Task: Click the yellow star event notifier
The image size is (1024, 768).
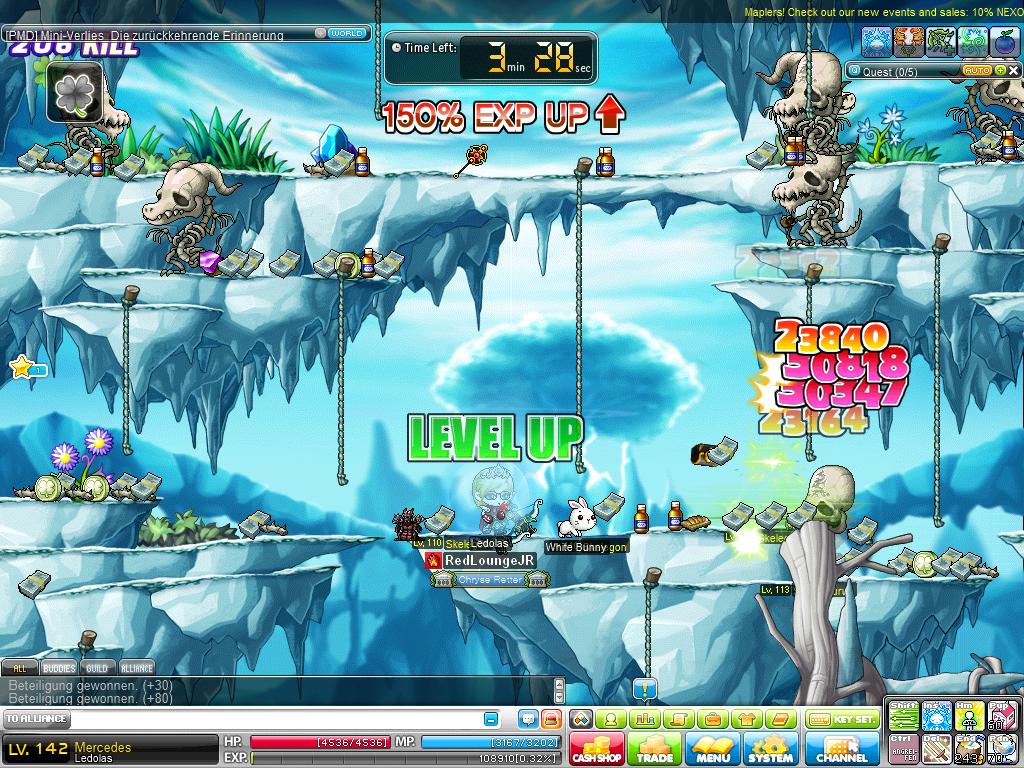Action: coord(22,367)
